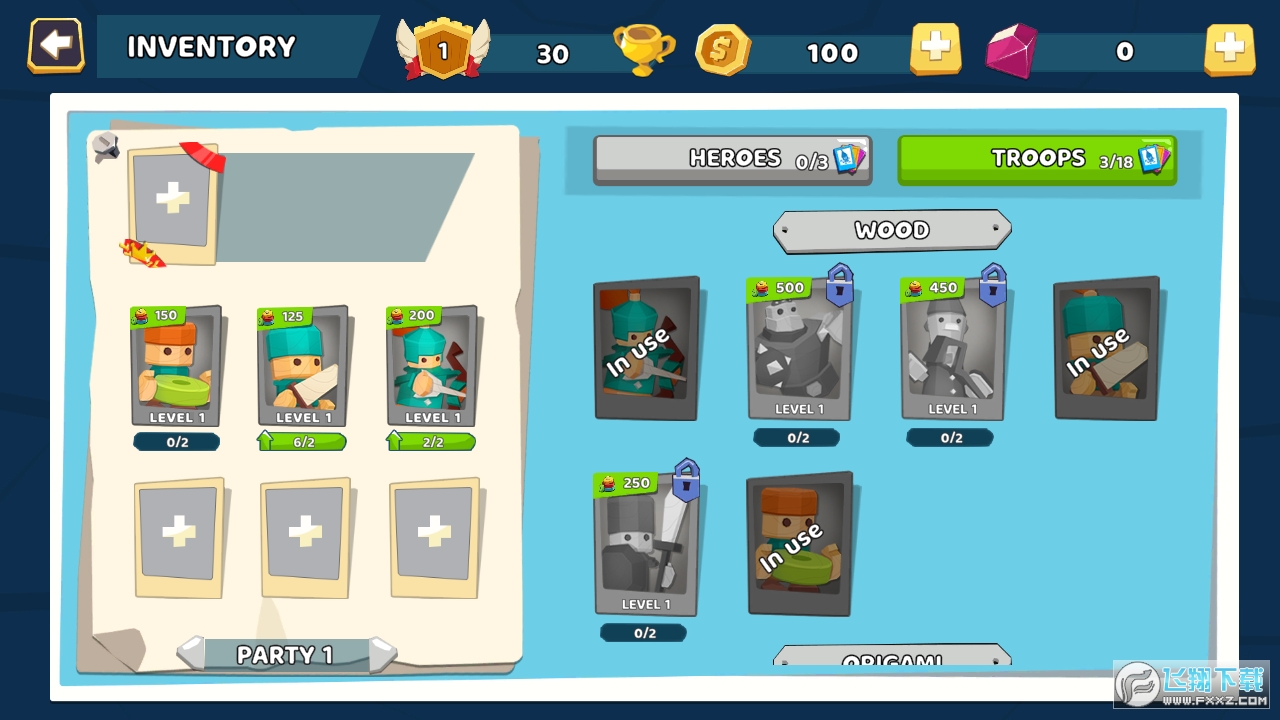Select the 150-cost disc troop in party
Screen dimensions: 1280x720
pyautogui.click(x=176, y=367)
